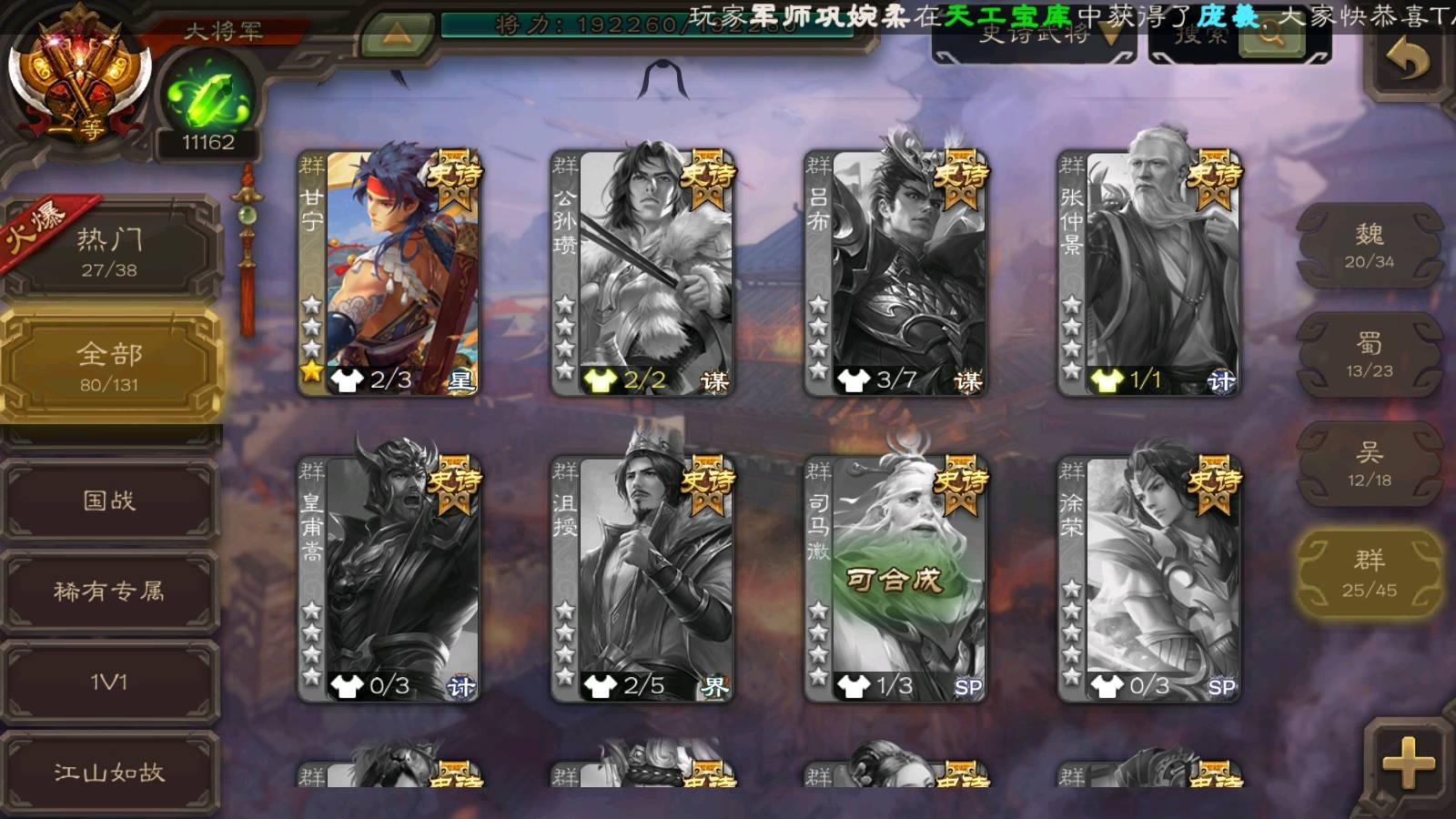
Task: Click the golden plus button
Action: coord(1407,763)
